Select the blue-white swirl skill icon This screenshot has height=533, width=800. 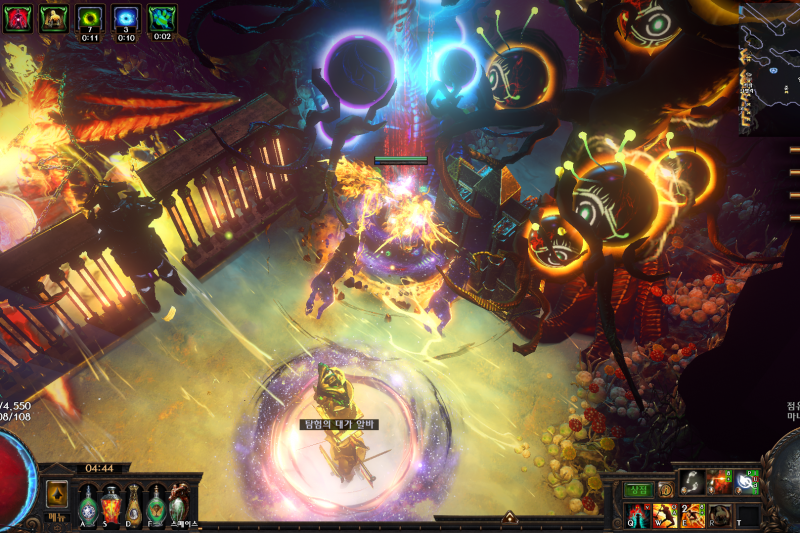point(747,484)
